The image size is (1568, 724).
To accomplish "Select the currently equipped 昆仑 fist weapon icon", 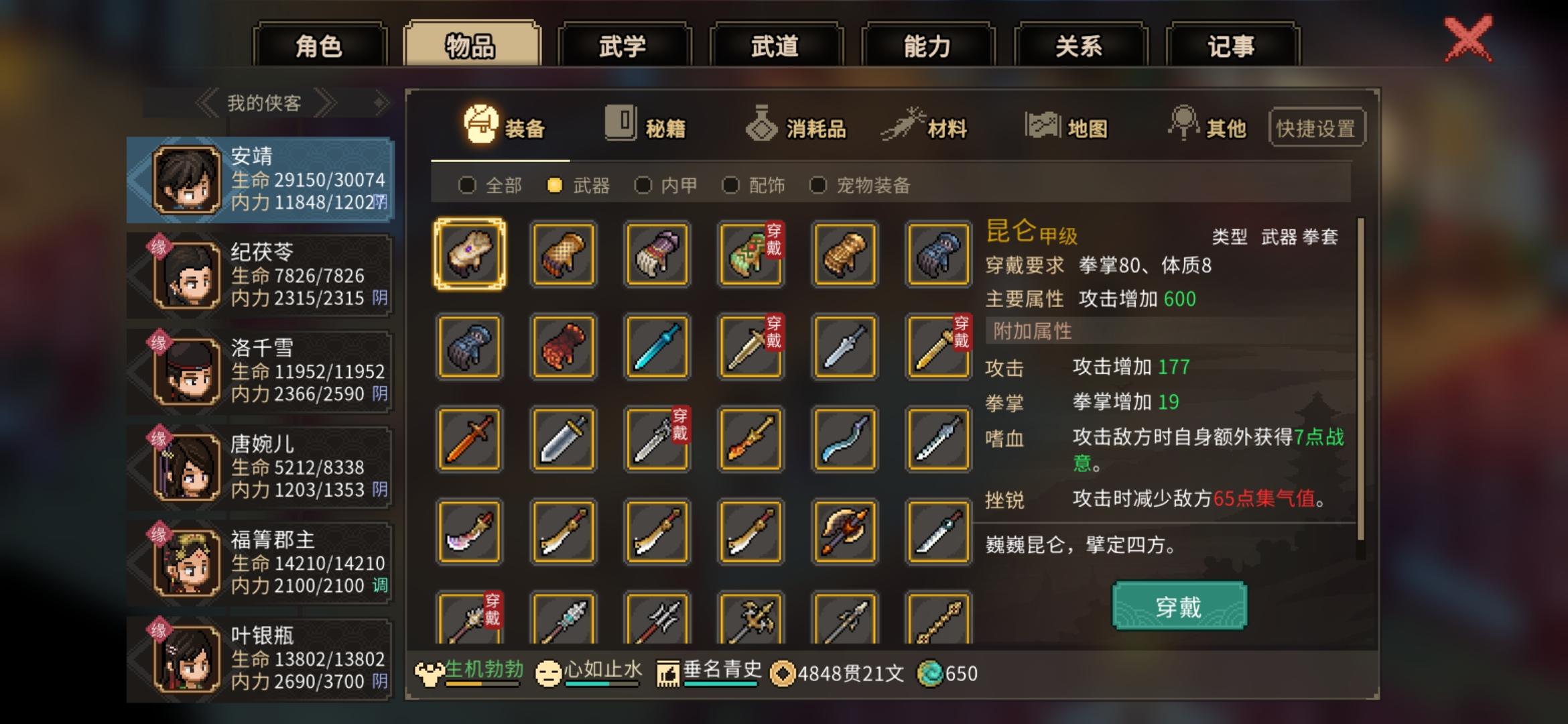I will click(469, 255).
